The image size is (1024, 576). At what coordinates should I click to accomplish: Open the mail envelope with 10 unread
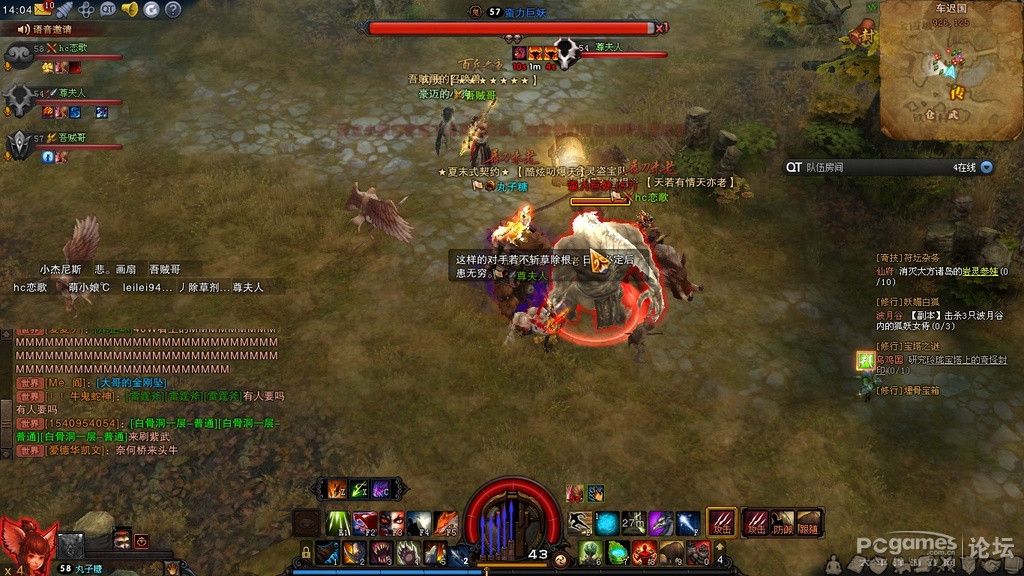42,9
